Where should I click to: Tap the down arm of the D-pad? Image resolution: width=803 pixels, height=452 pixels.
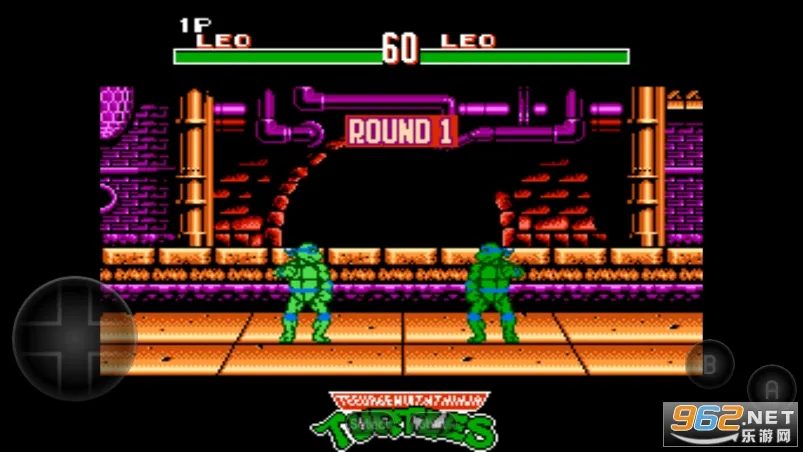pos(73,375)
